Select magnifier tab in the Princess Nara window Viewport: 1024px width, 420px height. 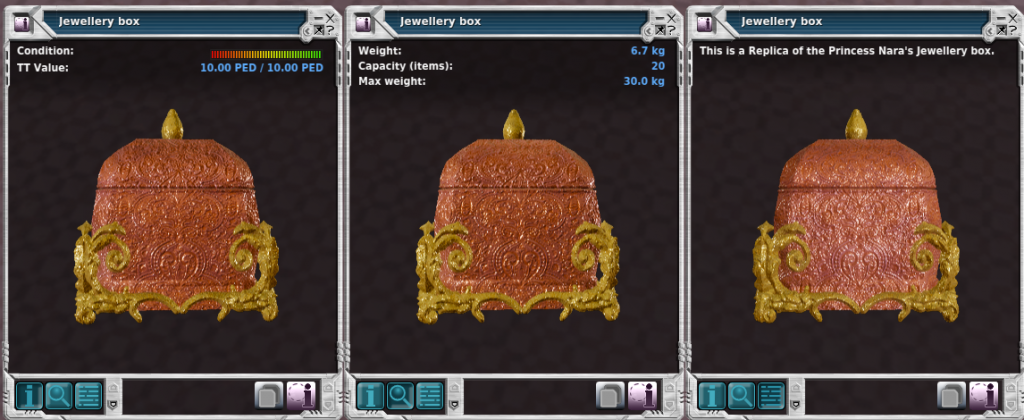(741, 394)
